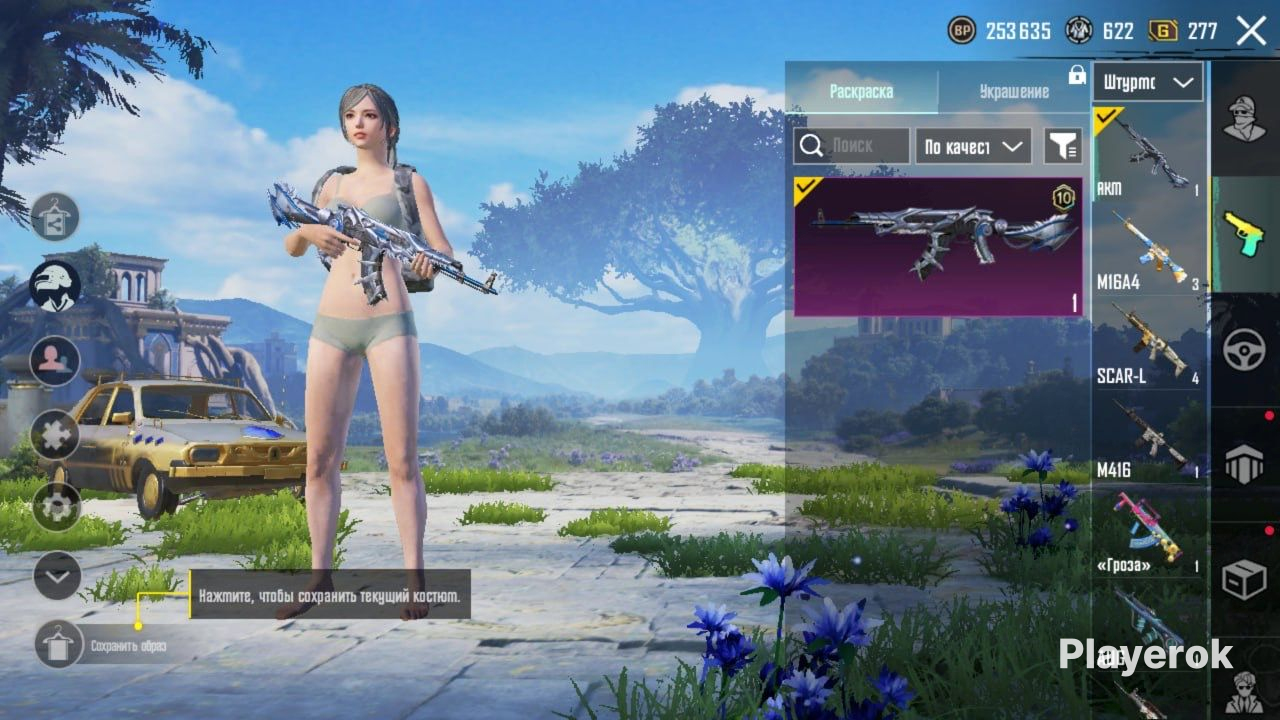Select the M416 weapon entry

point(1148,436)
